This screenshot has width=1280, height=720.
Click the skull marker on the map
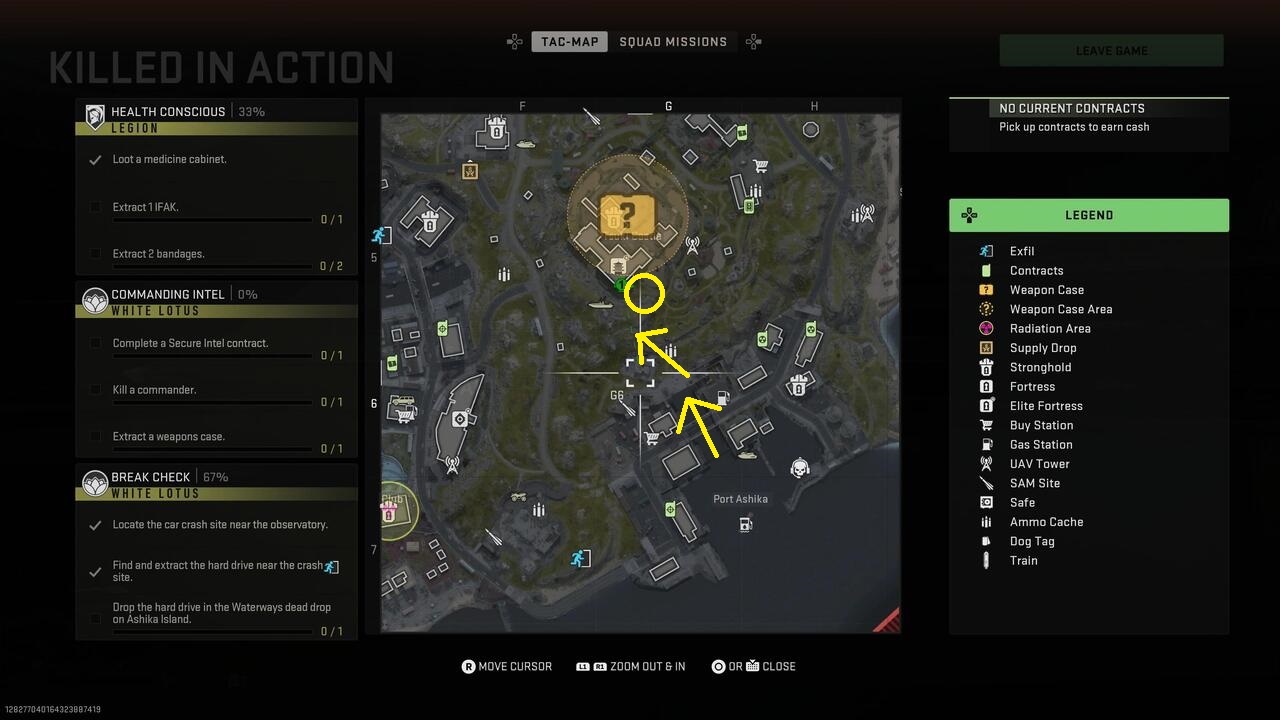799,468
